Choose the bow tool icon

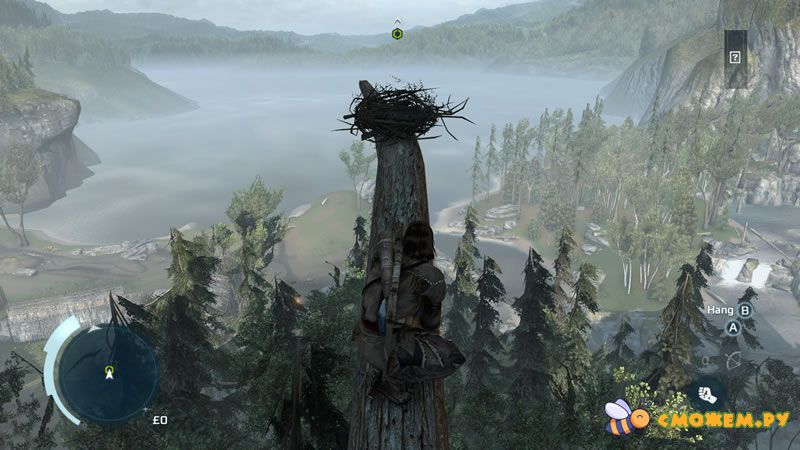[x=733, y=360]
